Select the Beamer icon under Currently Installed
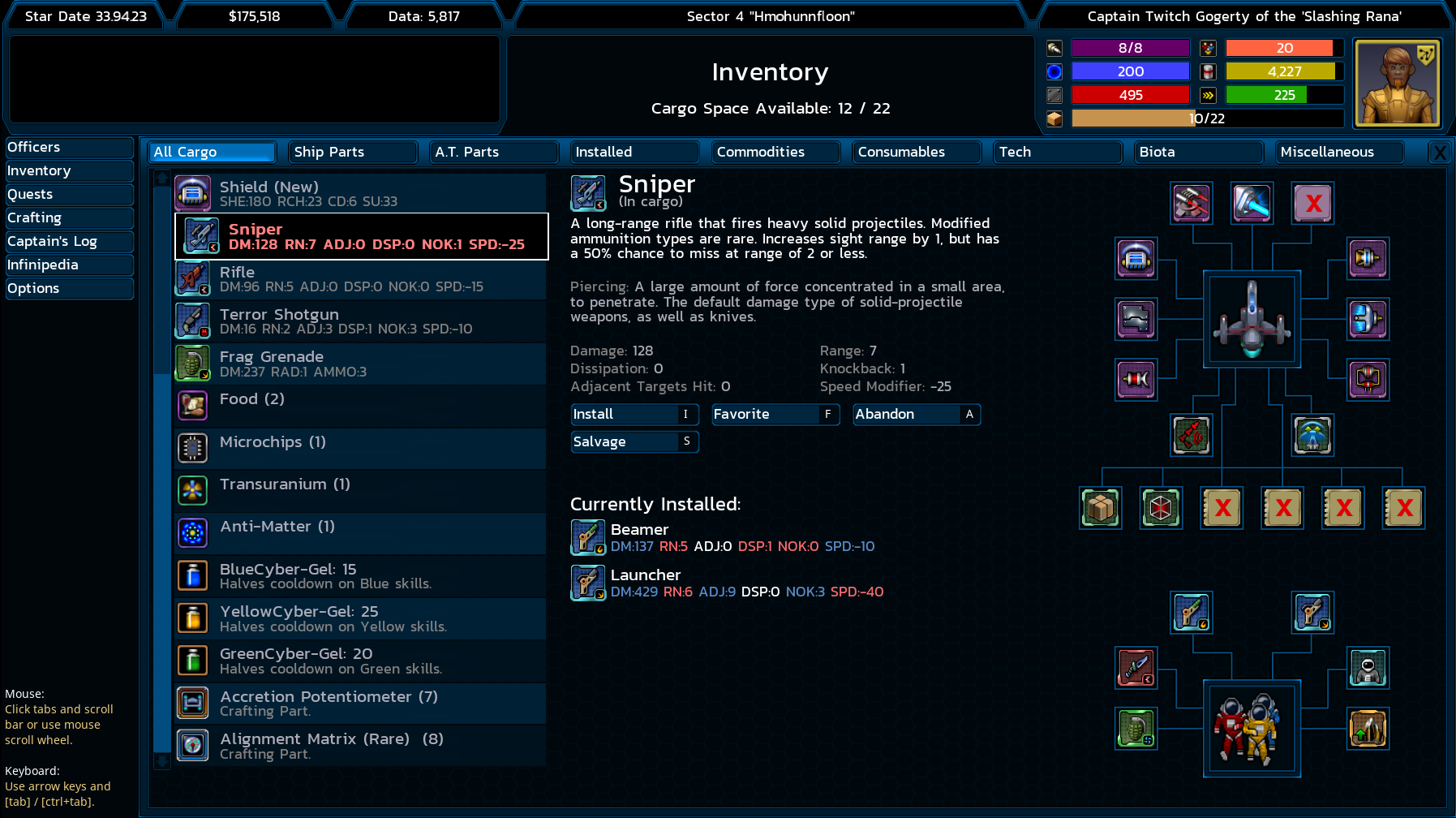Image resolution: width=1456 pixels, height=818 pixels. tap(588, 537)
